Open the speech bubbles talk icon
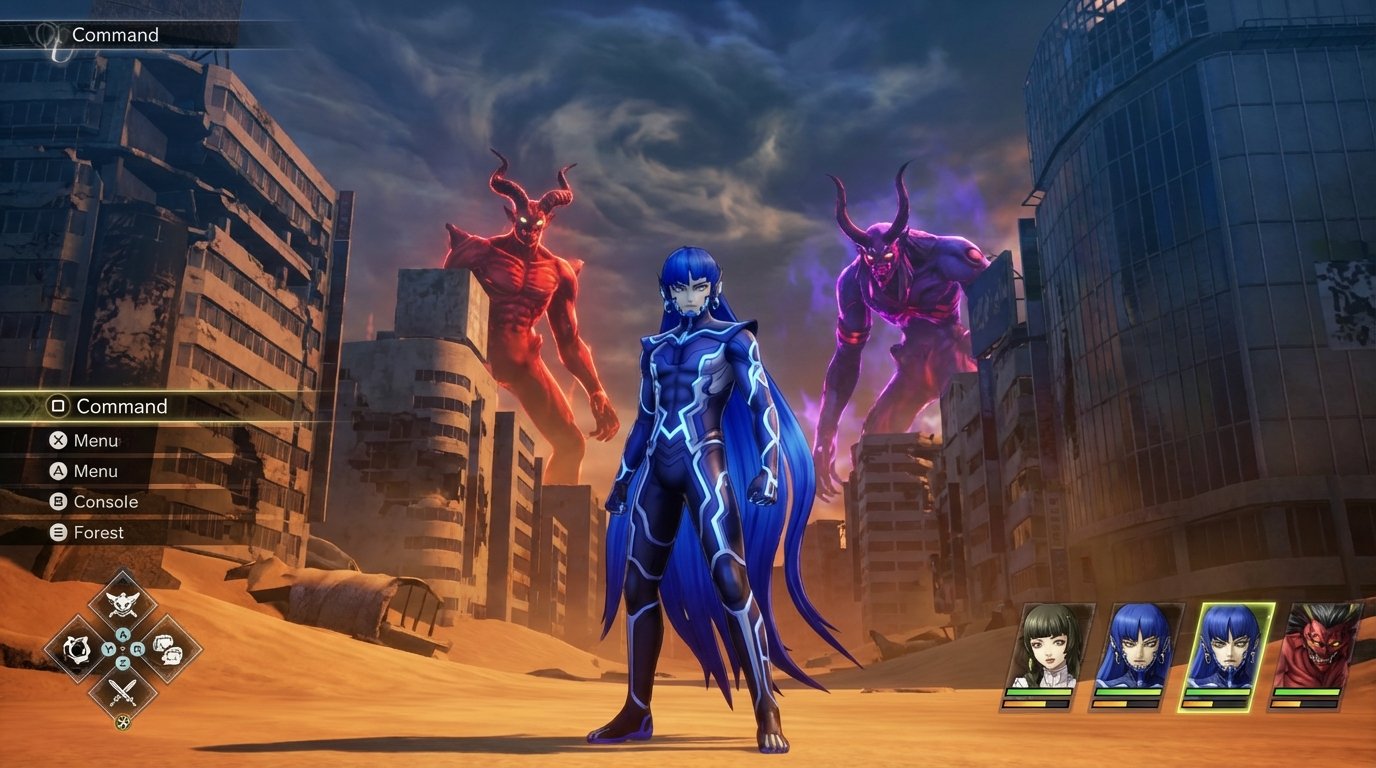 (168, 649)
